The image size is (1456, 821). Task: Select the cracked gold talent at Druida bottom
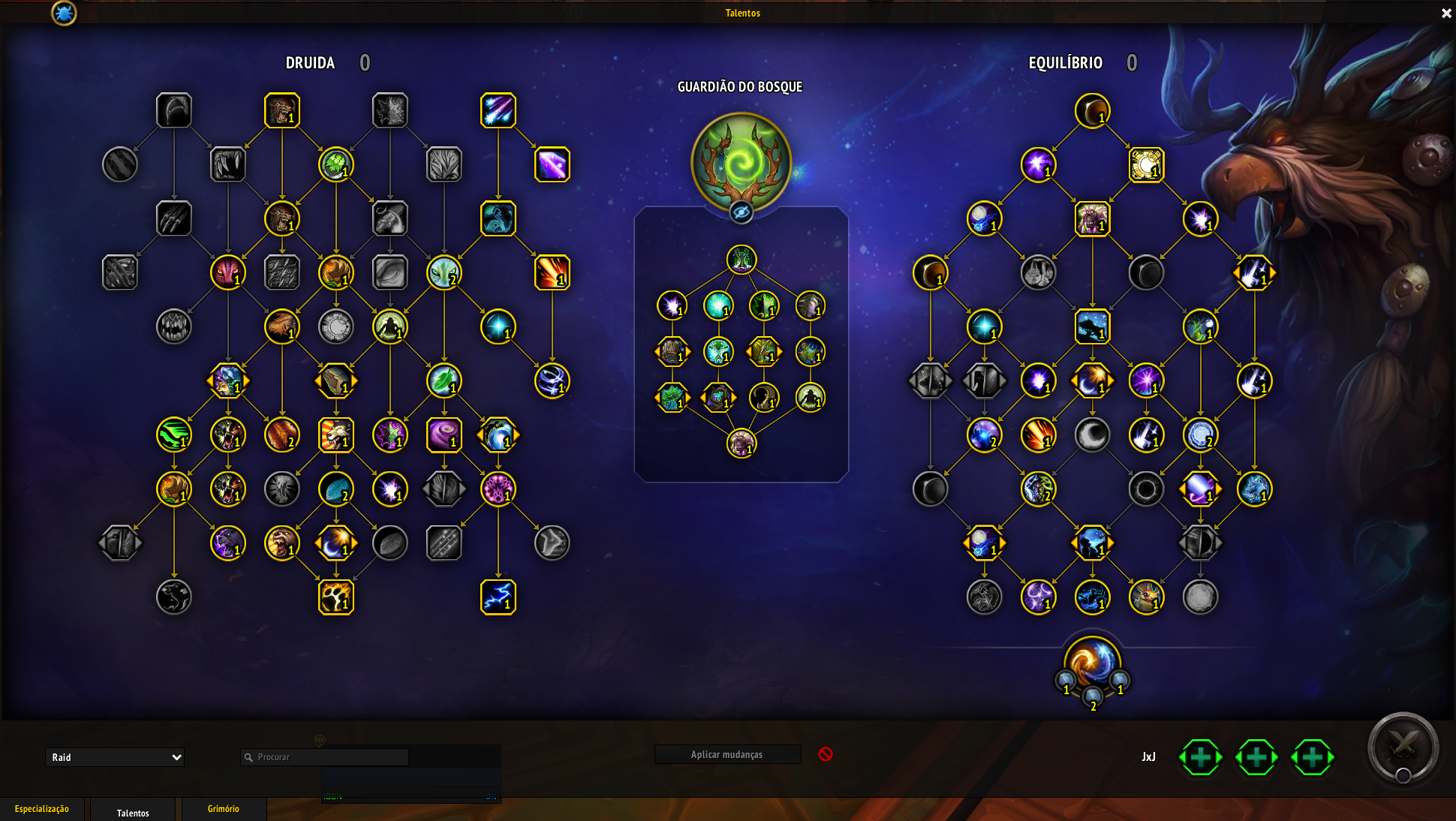[x=335, y=597]
